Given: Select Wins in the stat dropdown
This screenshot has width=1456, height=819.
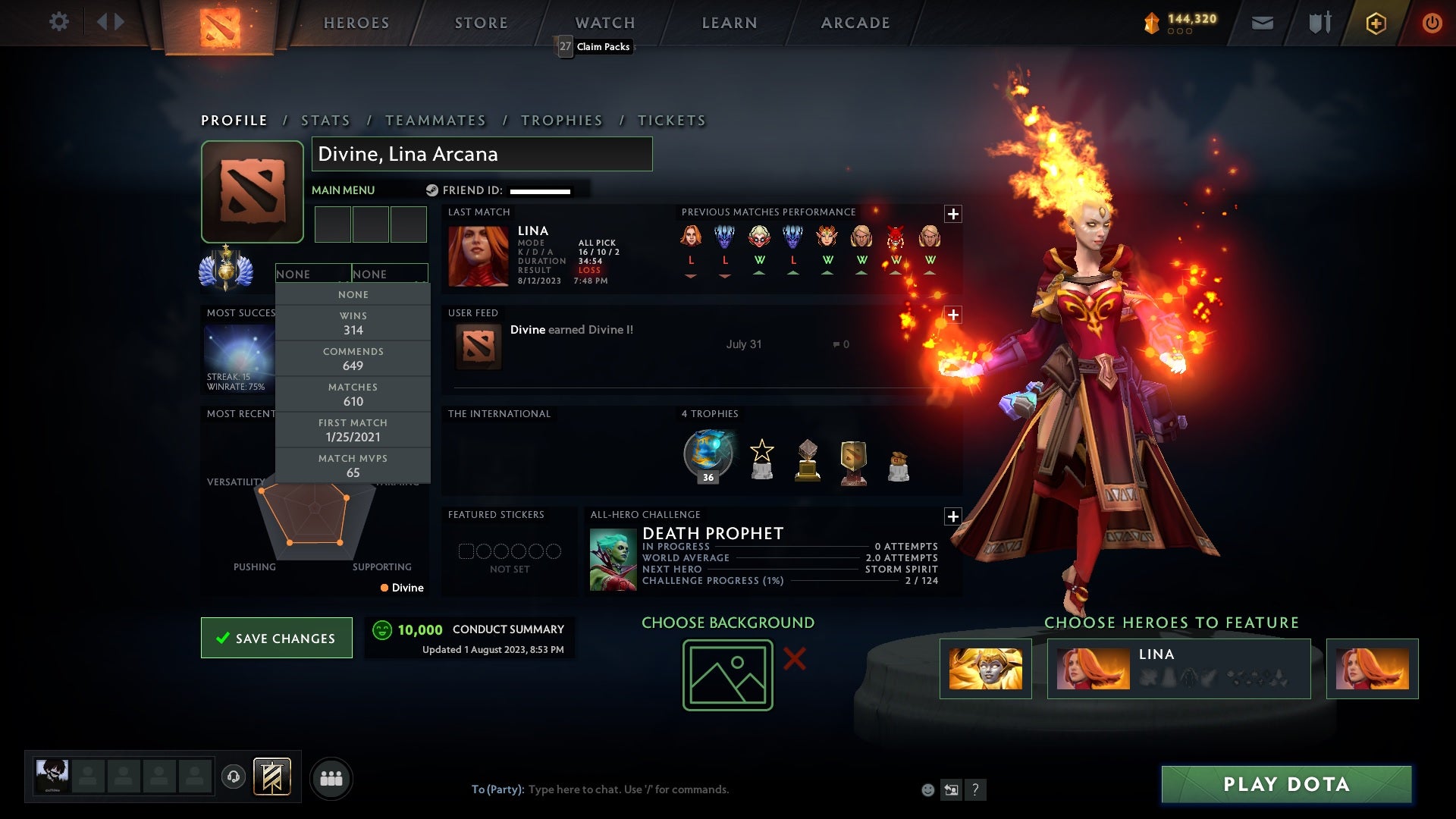Looking at the screenshot, I should coord(353,323).
